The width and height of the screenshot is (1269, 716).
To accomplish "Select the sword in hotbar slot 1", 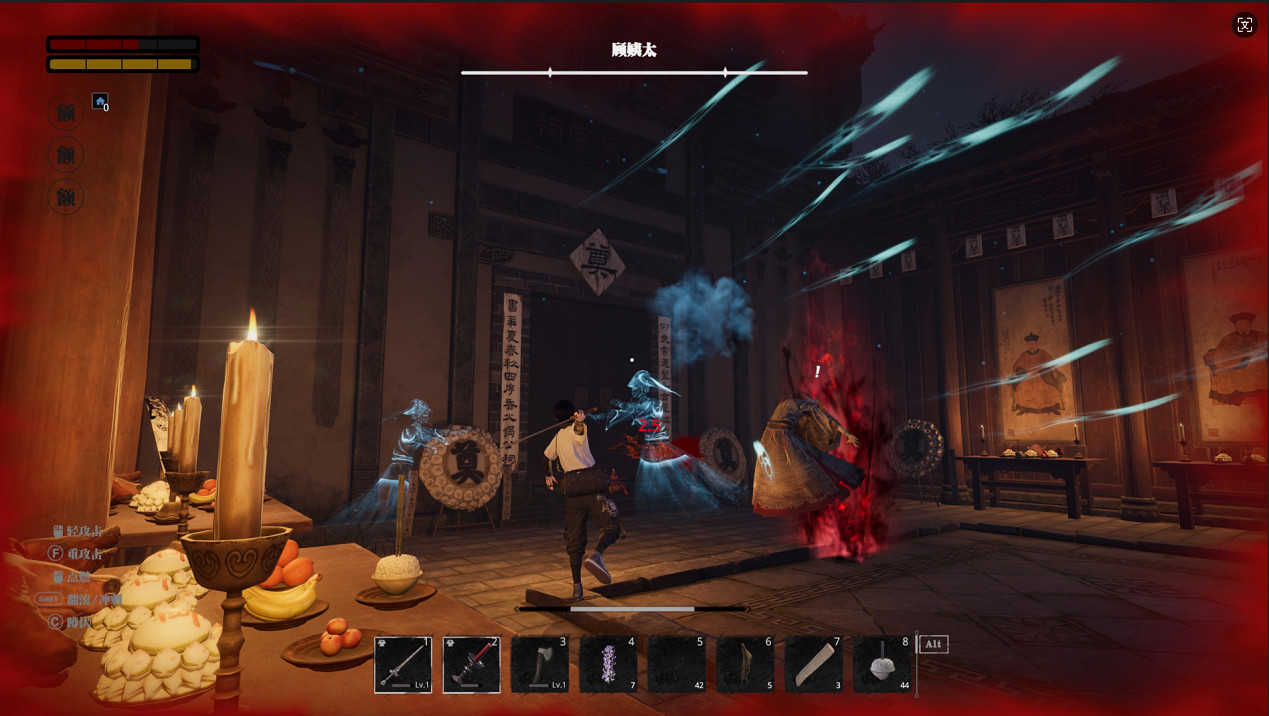I will coord(403,664).
